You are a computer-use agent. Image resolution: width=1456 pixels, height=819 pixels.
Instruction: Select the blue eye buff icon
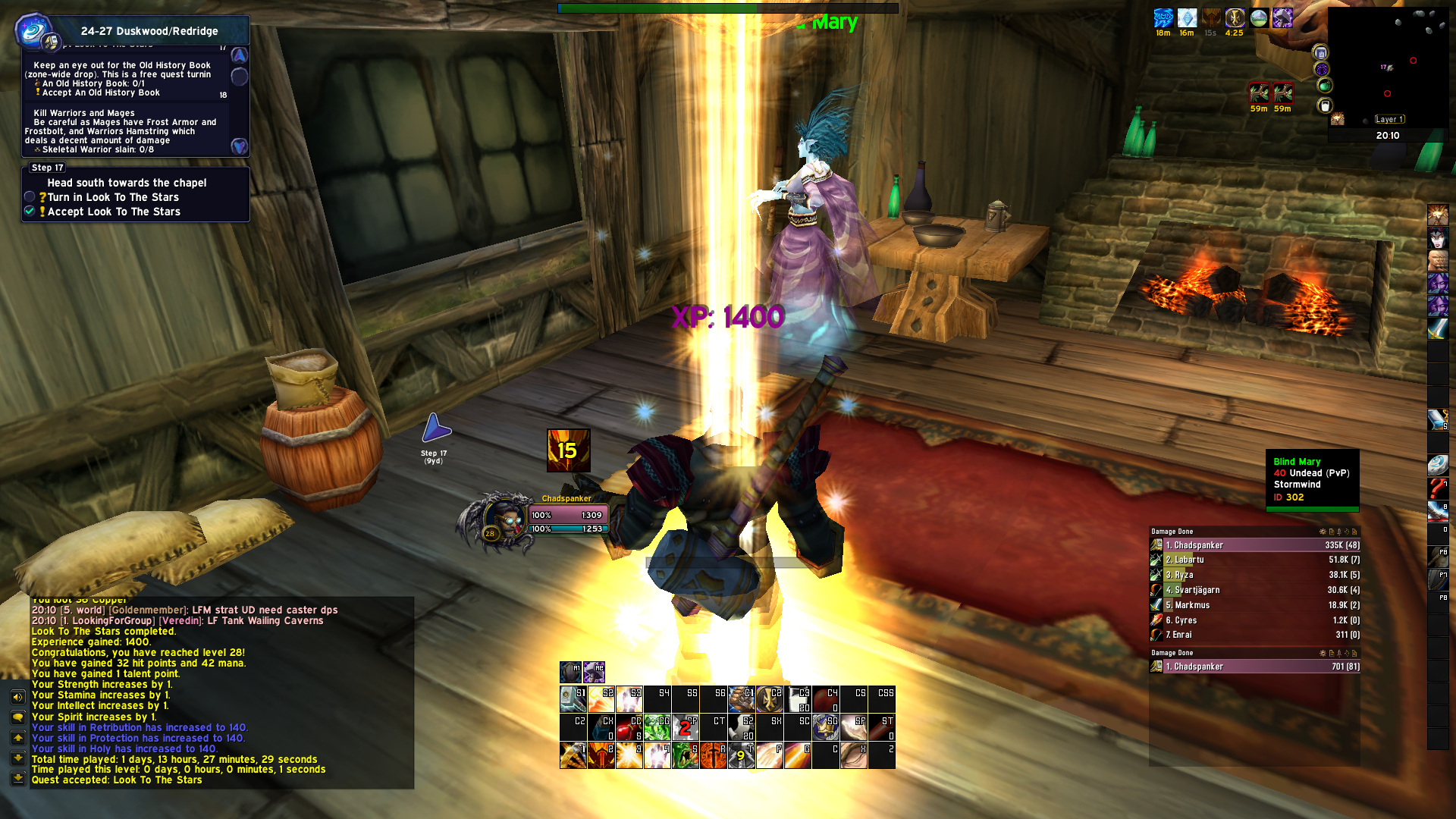pos(1163,18)
